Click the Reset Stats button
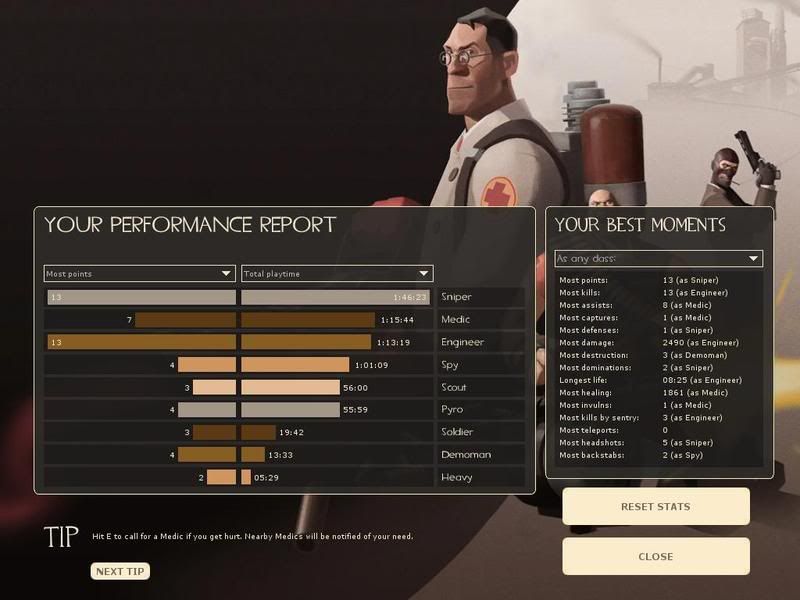Viewport: 800px width, 600px height. tap(655, 507)
